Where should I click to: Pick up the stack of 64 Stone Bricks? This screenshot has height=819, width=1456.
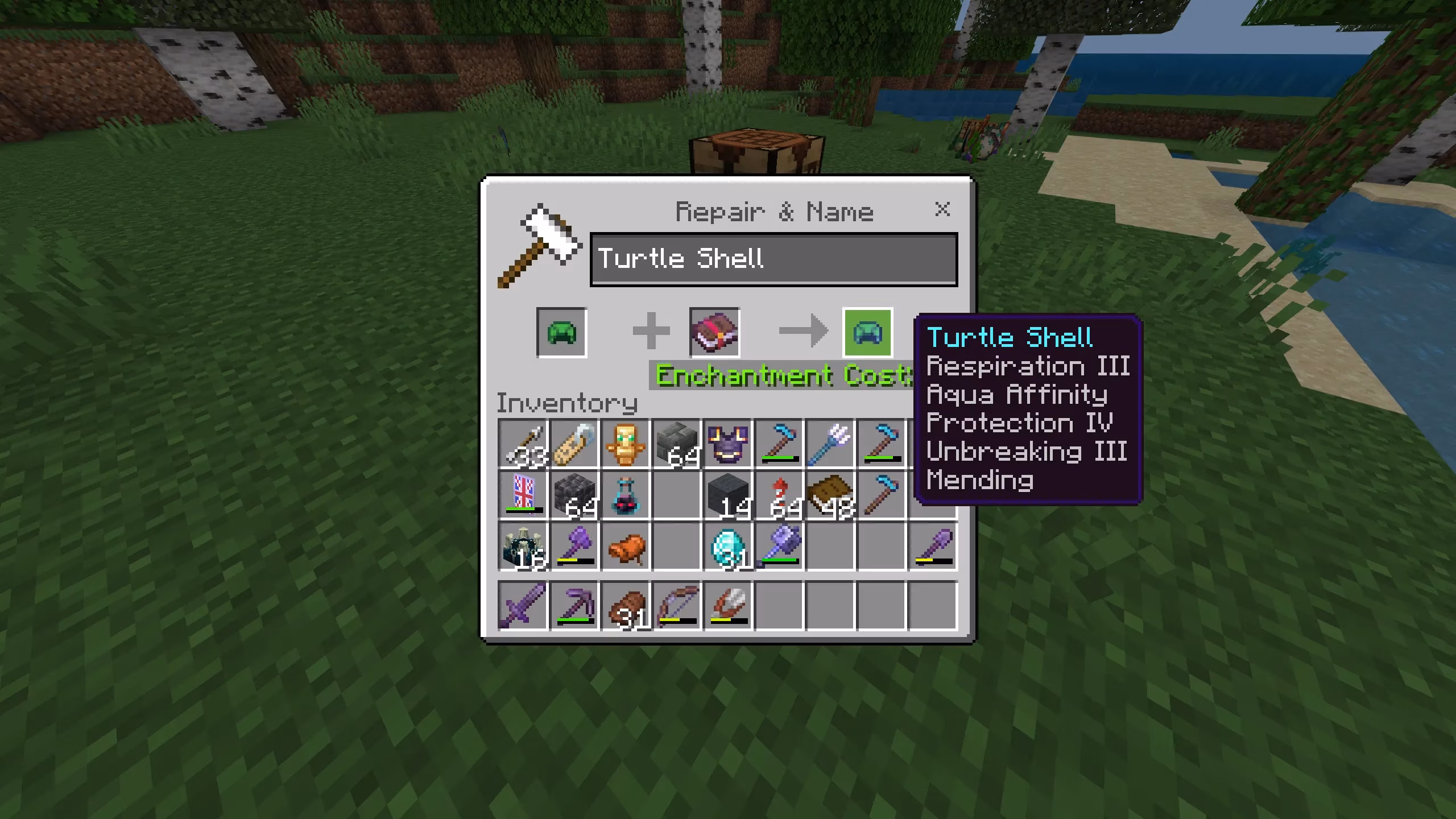tap(677, 444)
